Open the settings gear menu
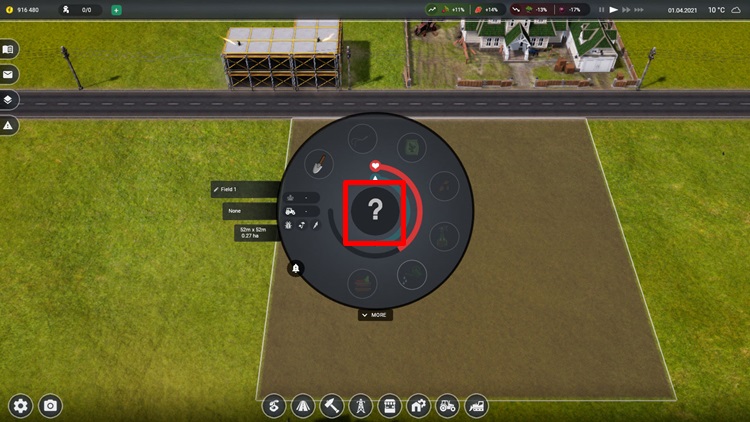This screenshot has width=750, height=422. coord(20,405)
